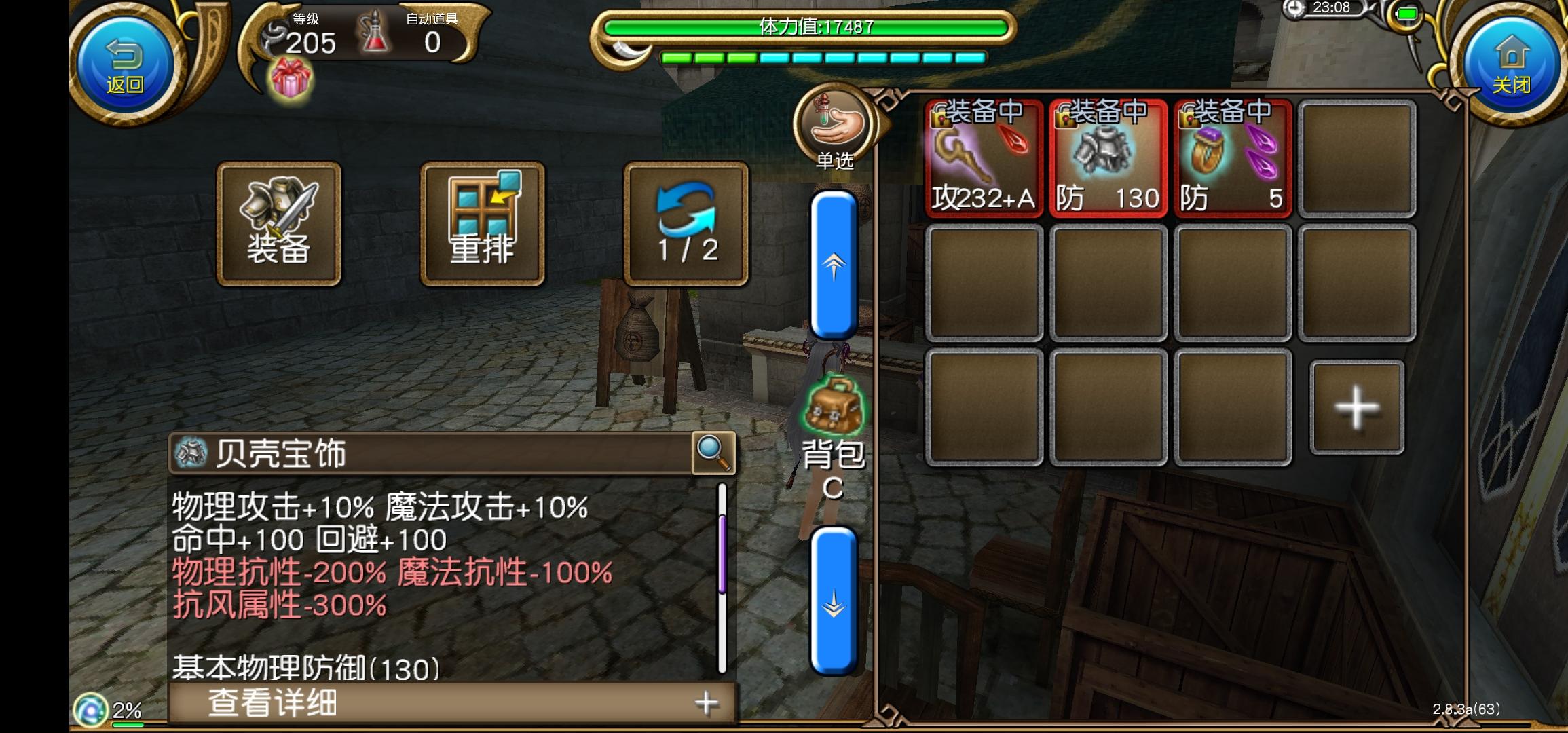Screen dimensions: 1568x733
Task: Select the equipped ring showing 防 5
Action: point(1232,159)
